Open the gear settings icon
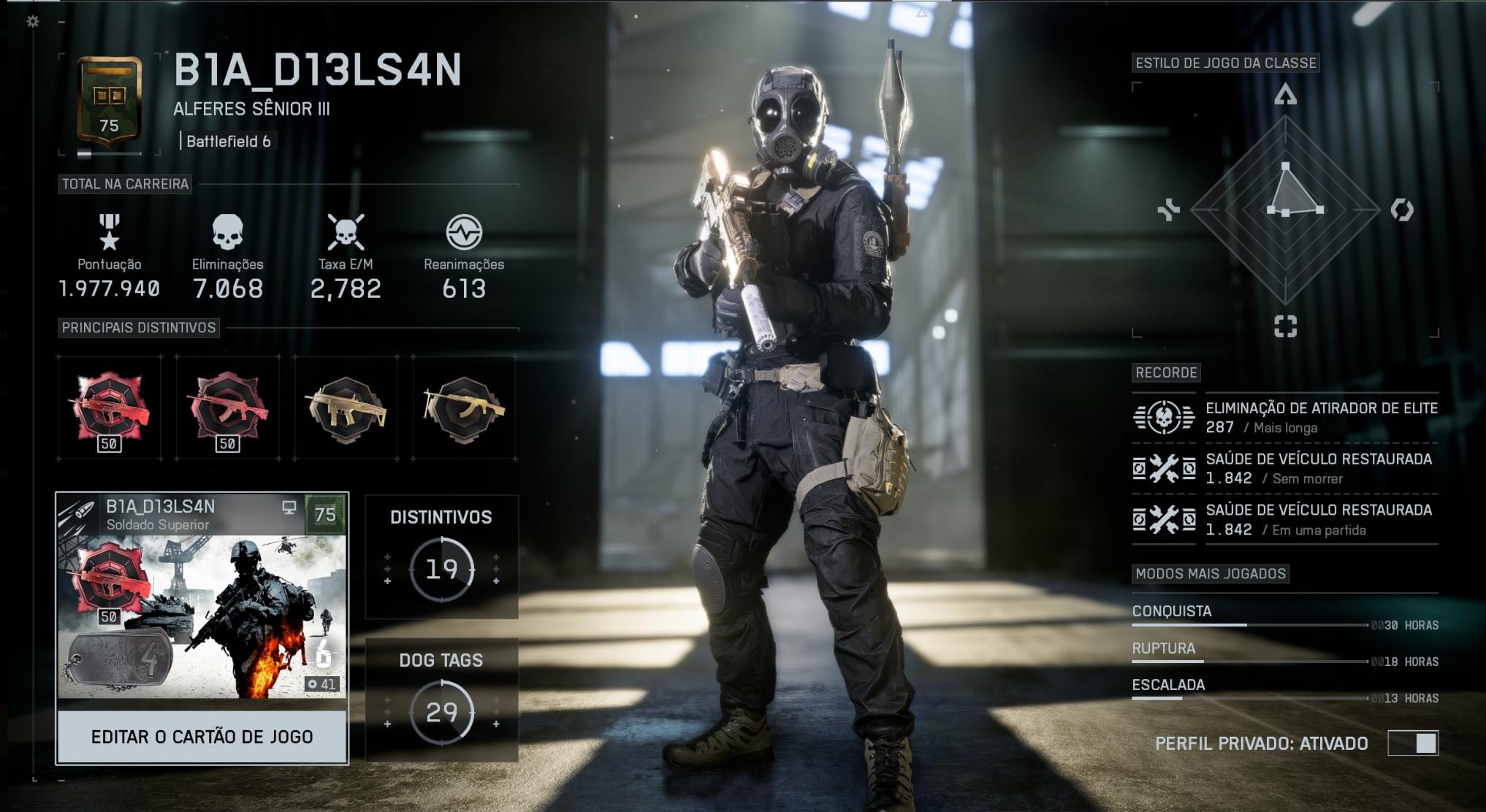 tap(33, 22)
